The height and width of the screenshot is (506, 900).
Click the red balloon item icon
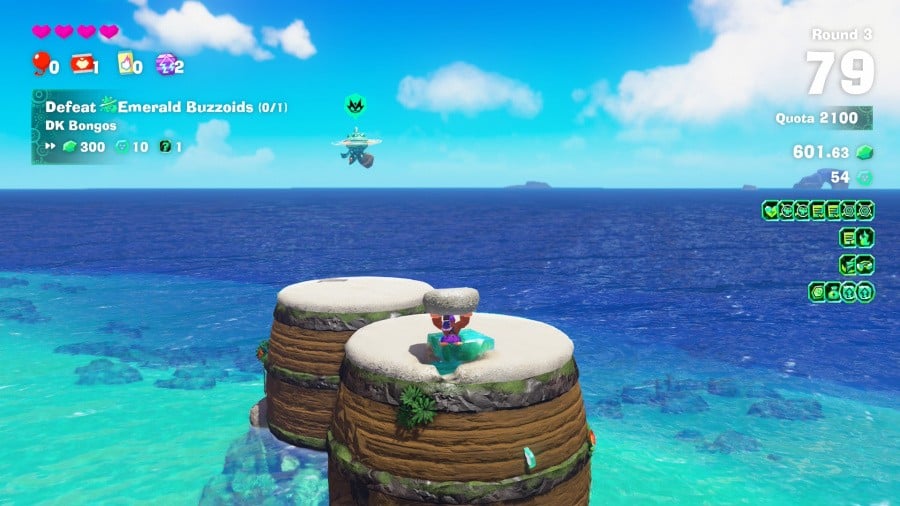click(40, 65)
